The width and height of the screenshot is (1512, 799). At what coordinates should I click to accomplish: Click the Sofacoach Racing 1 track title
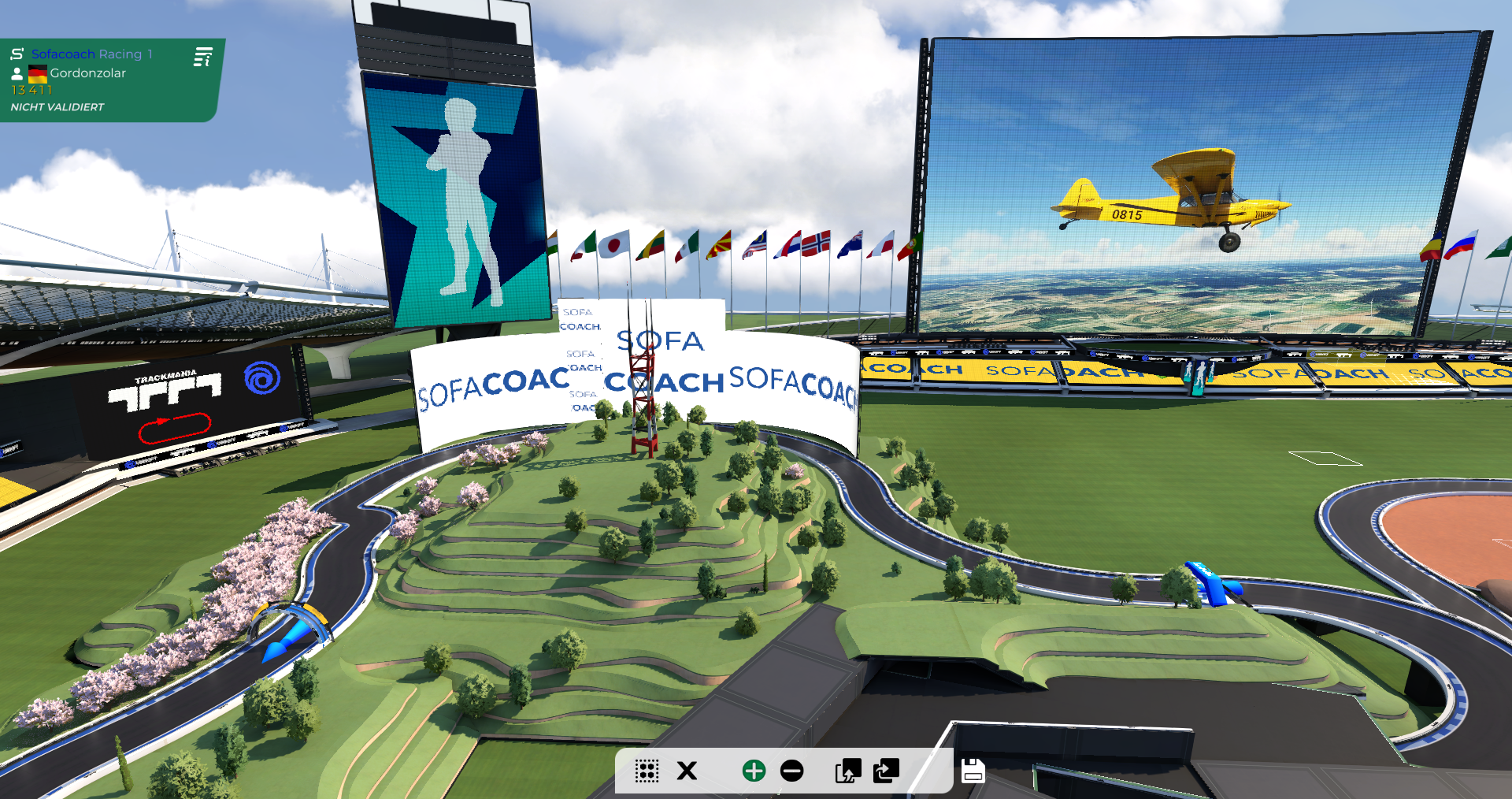[x=91, y=54]
